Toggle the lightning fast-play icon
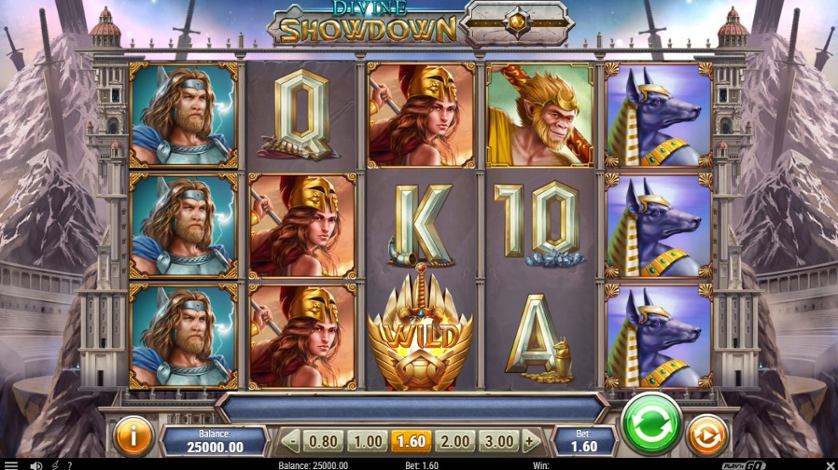The image size is (838, 470). (x=53, y=465)
